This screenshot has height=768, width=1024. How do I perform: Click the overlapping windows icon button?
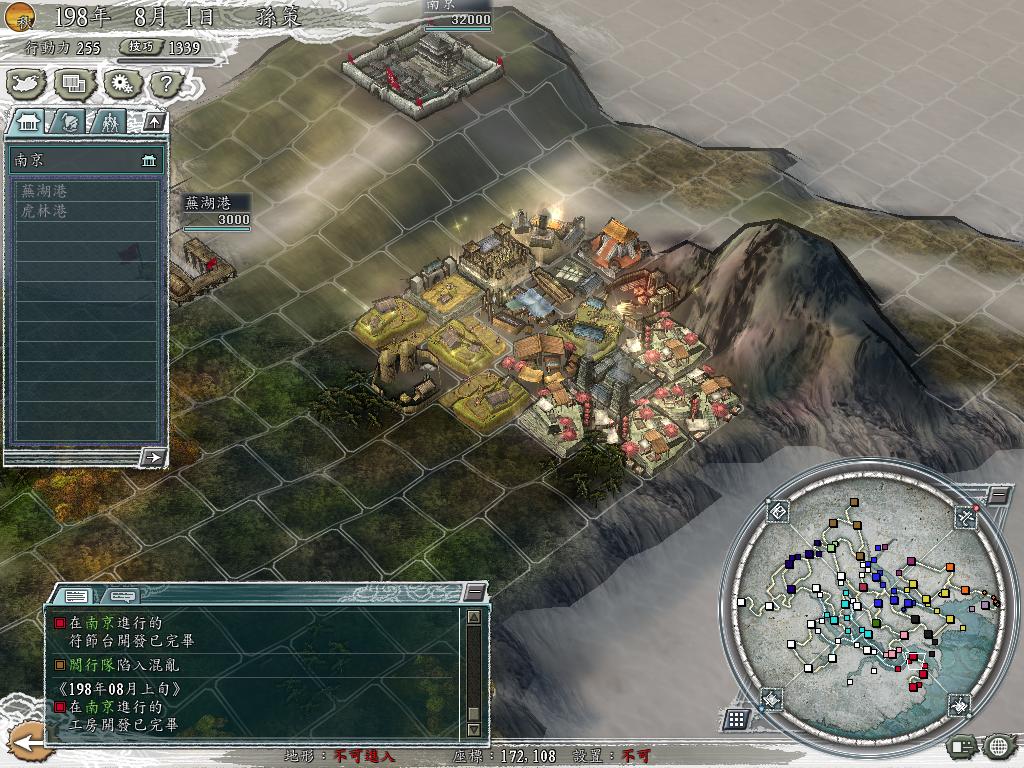[x=73, y=84]
